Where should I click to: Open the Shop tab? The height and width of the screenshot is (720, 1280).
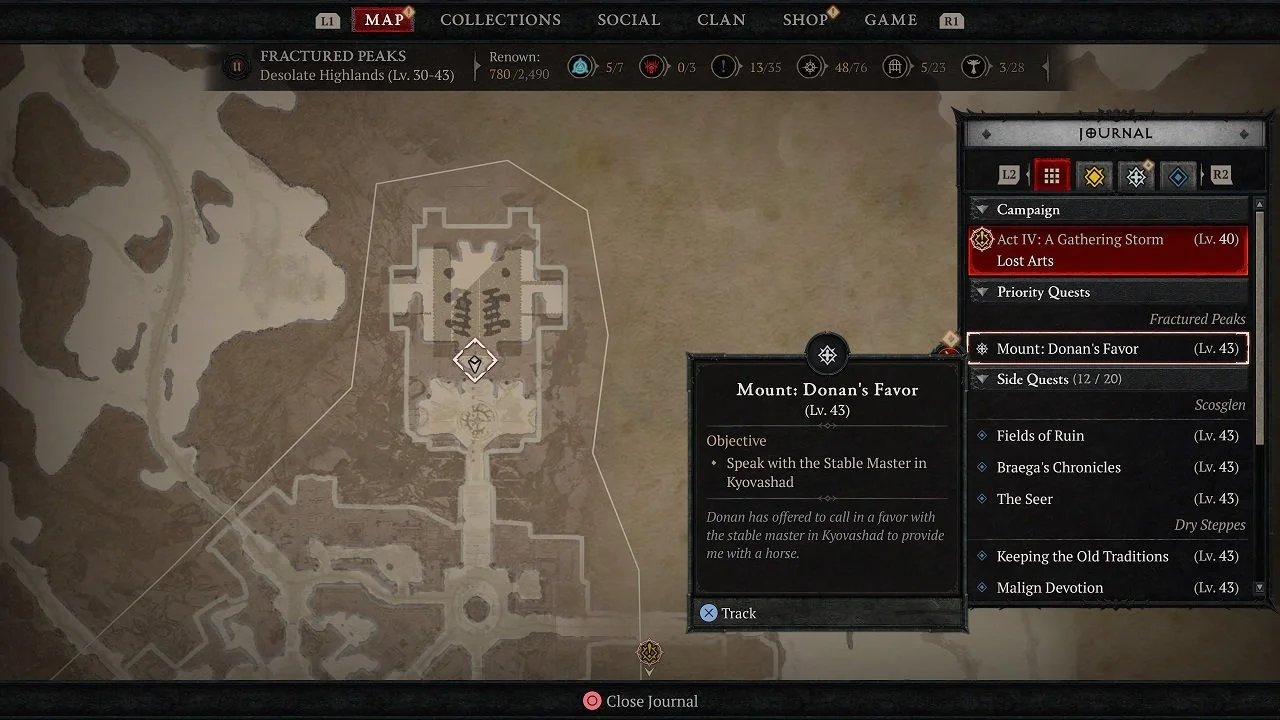coord(805,20)
